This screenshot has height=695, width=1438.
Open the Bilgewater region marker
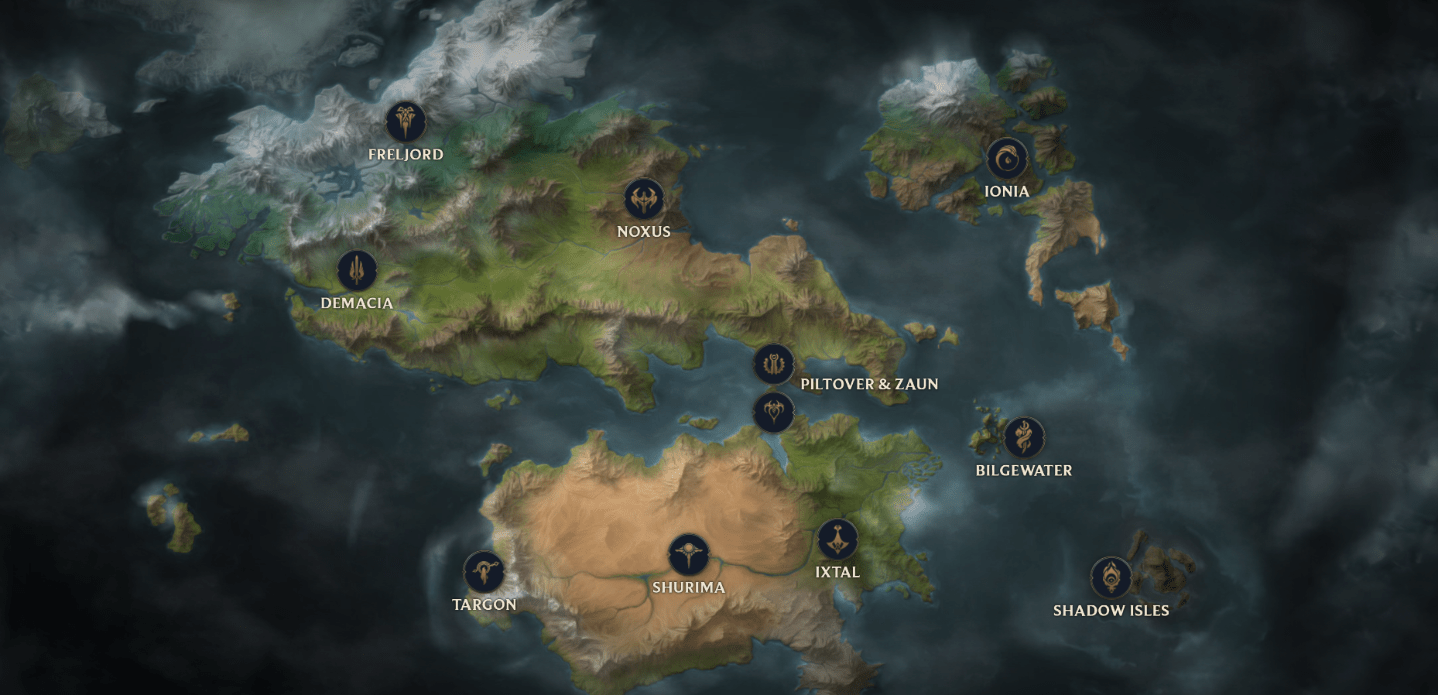[x=1024, y=437]
